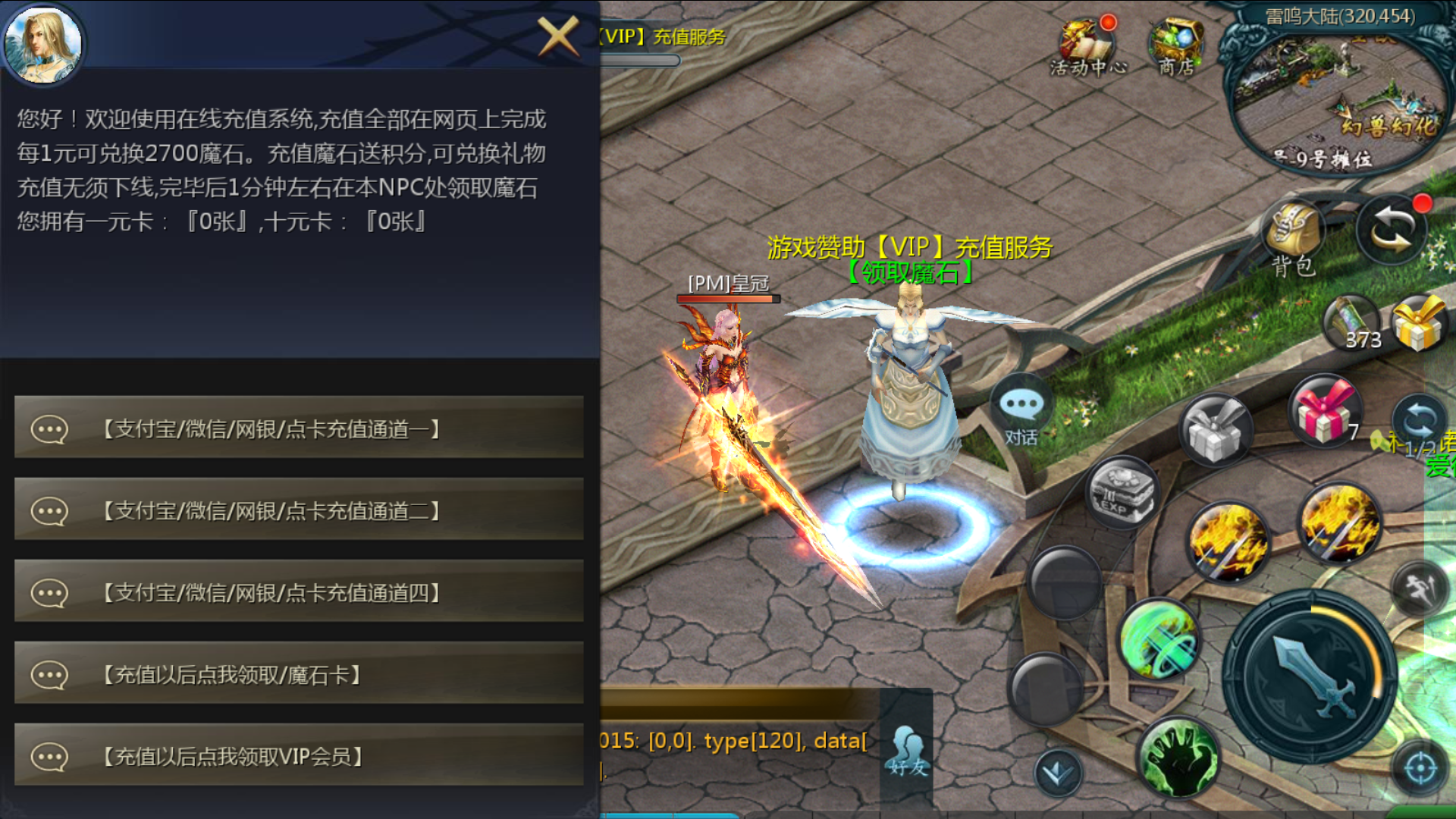Screen dimensions: 1456x819
Task: Close the recharge dialogue with the X
Action: click(x=558, y=36)
